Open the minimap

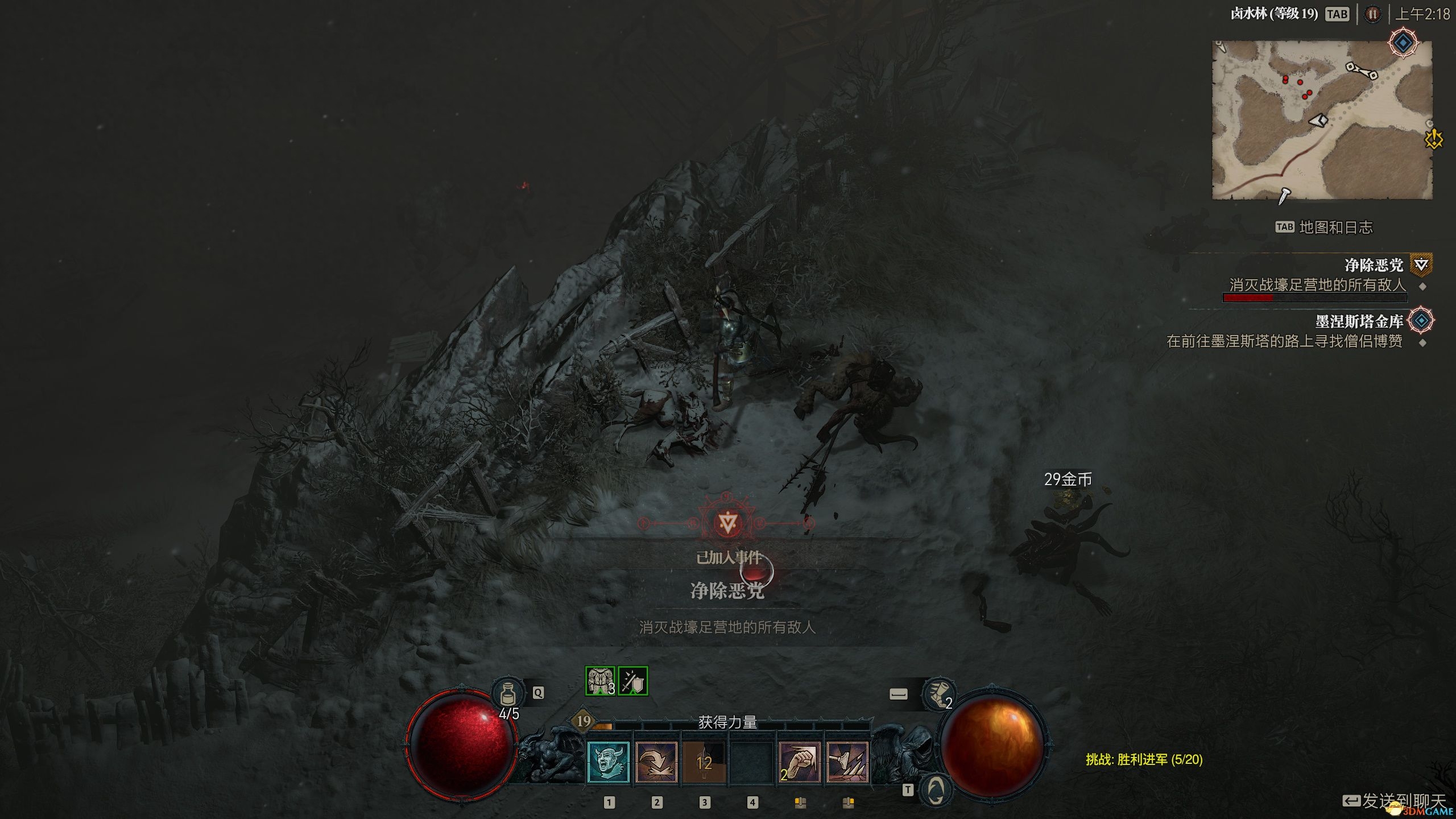click(x=1322, y=120)
